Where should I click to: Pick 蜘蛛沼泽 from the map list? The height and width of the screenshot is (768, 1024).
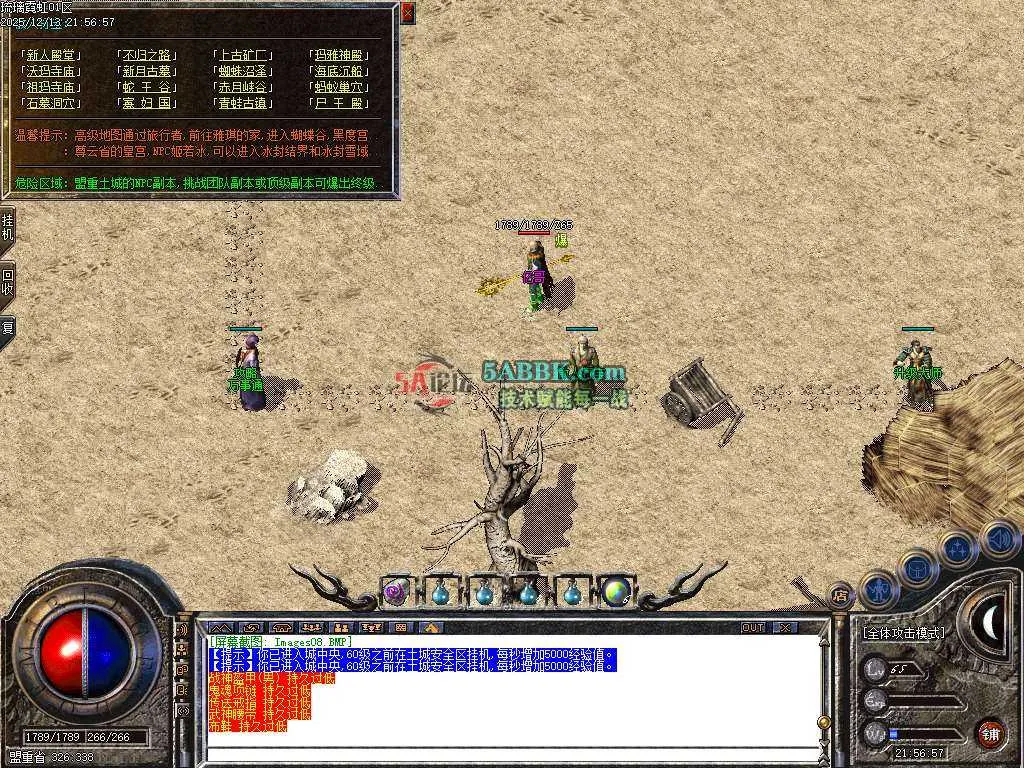(x=243, y=71)
